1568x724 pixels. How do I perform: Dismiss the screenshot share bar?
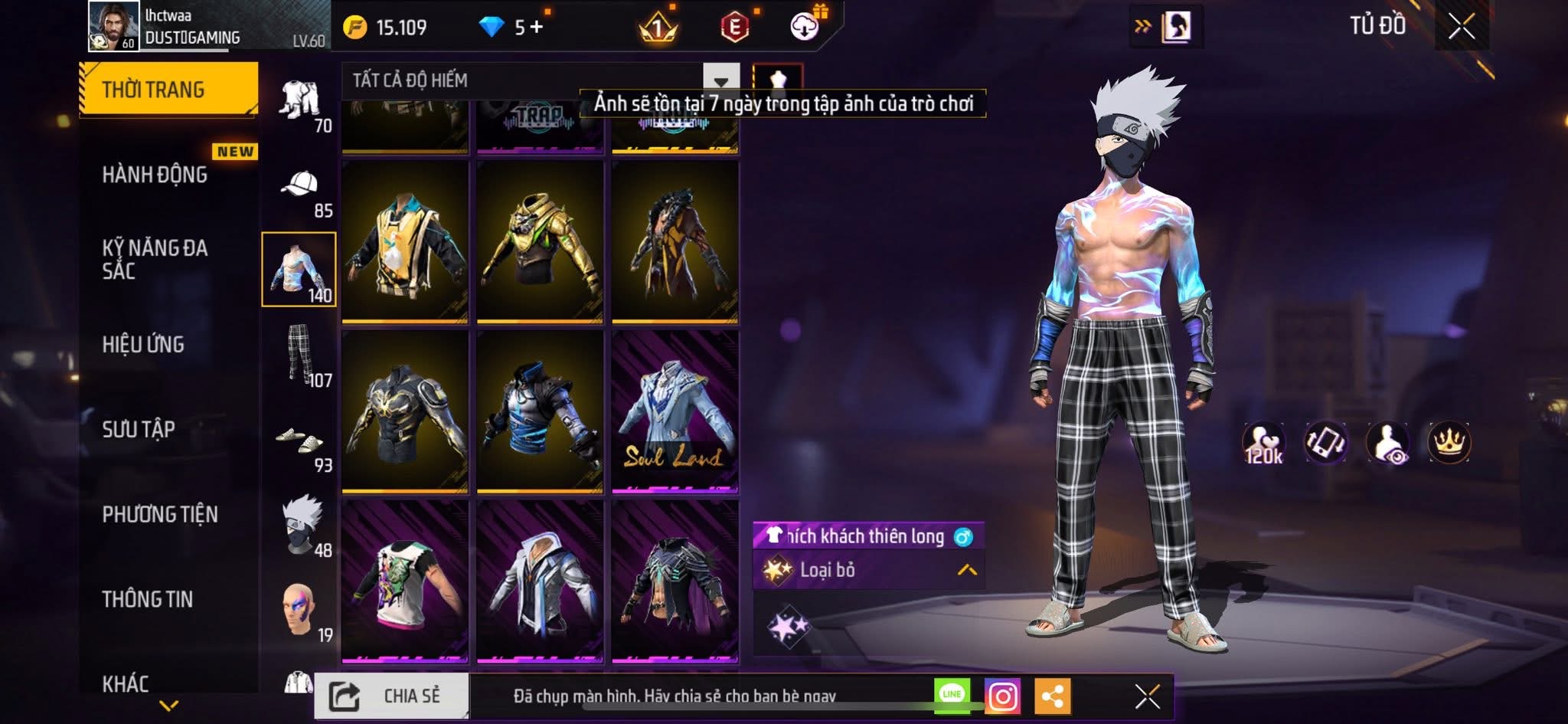tap(1147, 696)
